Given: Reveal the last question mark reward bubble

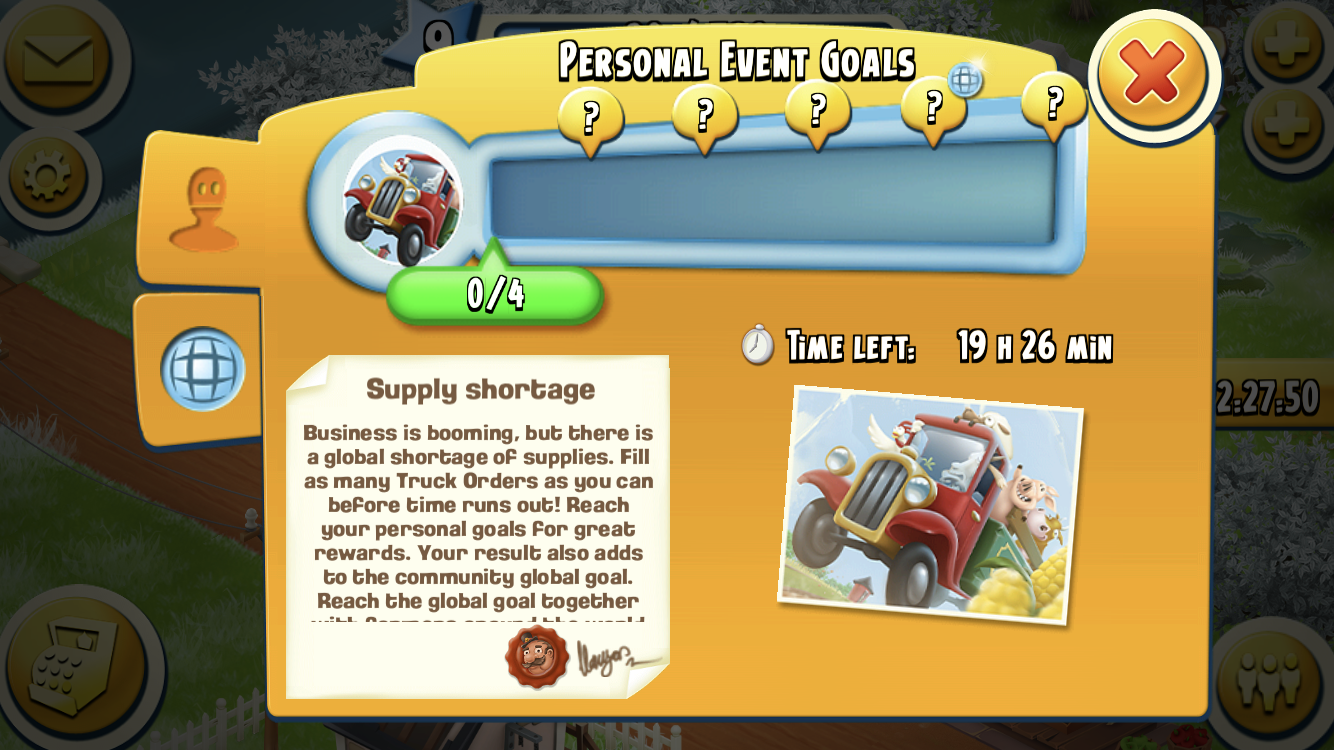Looking at the screenshot, I should [x=1051, y=112].
